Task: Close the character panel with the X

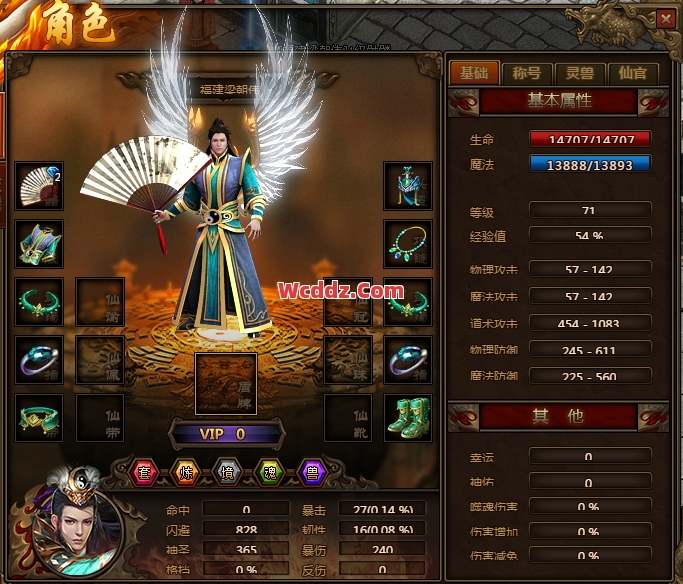Action: tap(665, 18)
